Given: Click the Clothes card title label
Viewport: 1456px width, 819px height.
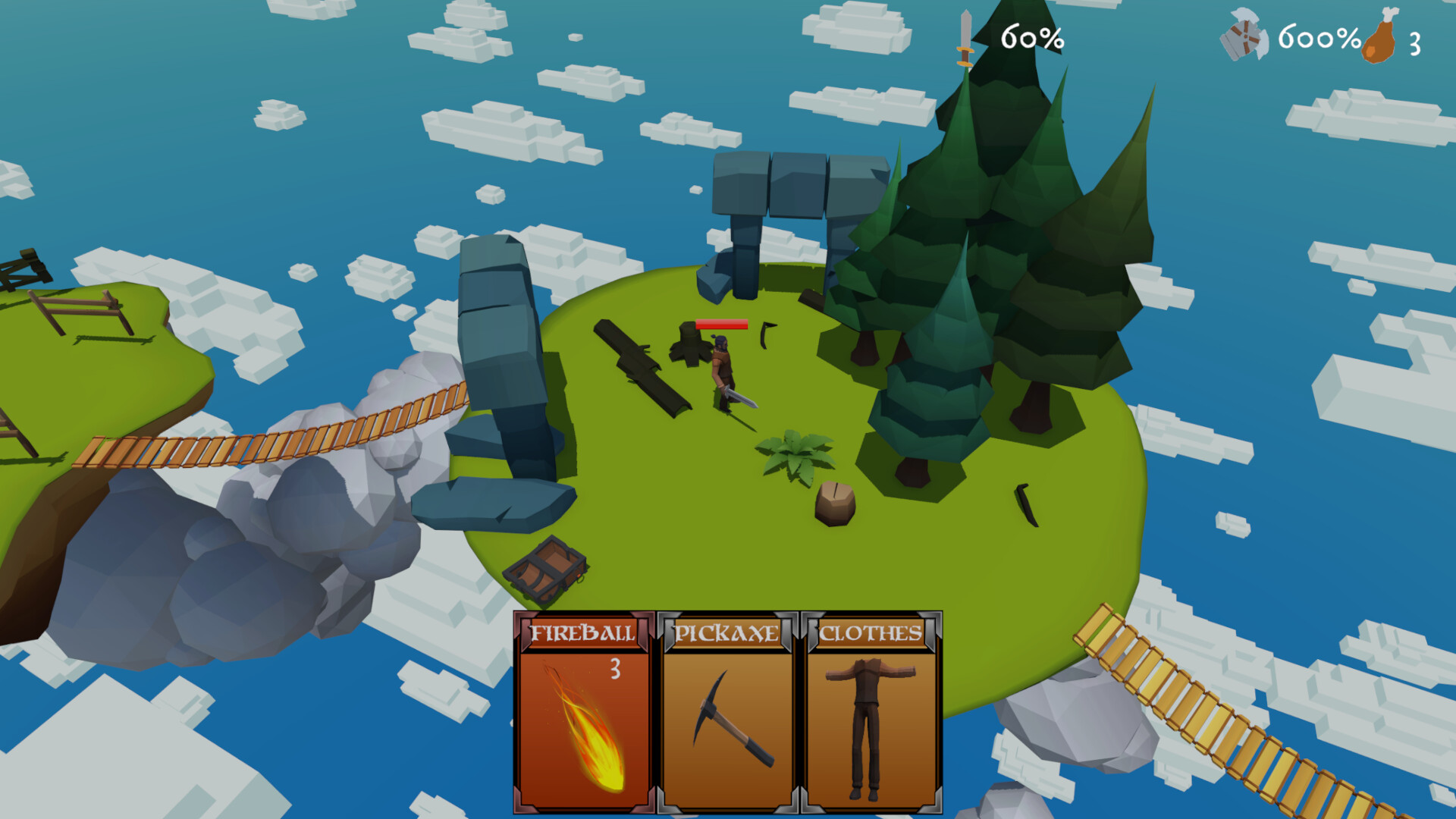Looking at the screenshot, I should [x=872, y=633].
